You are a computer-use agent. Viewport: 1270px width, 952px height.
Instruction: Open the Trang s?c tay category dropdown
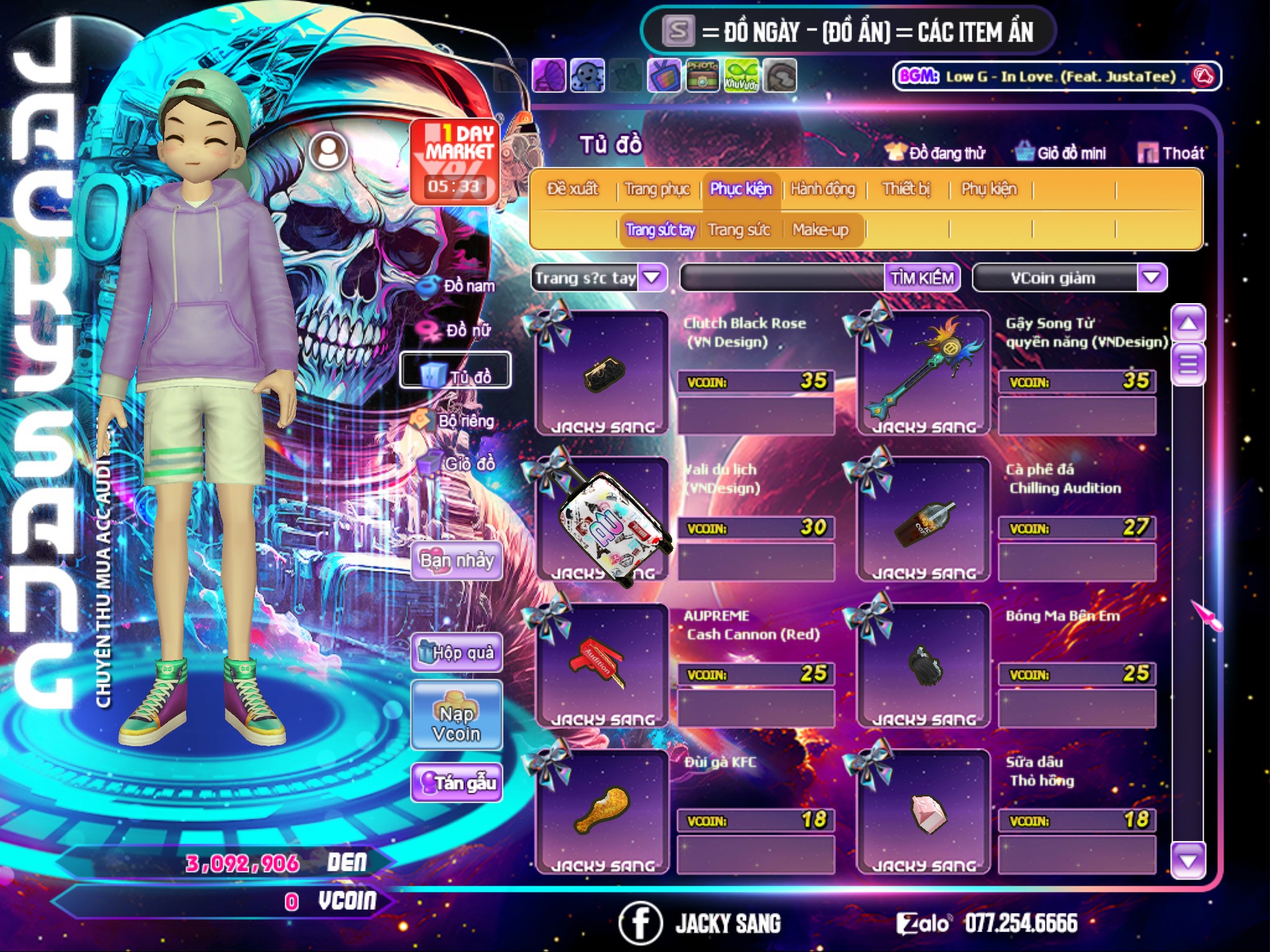pos(652,278)
